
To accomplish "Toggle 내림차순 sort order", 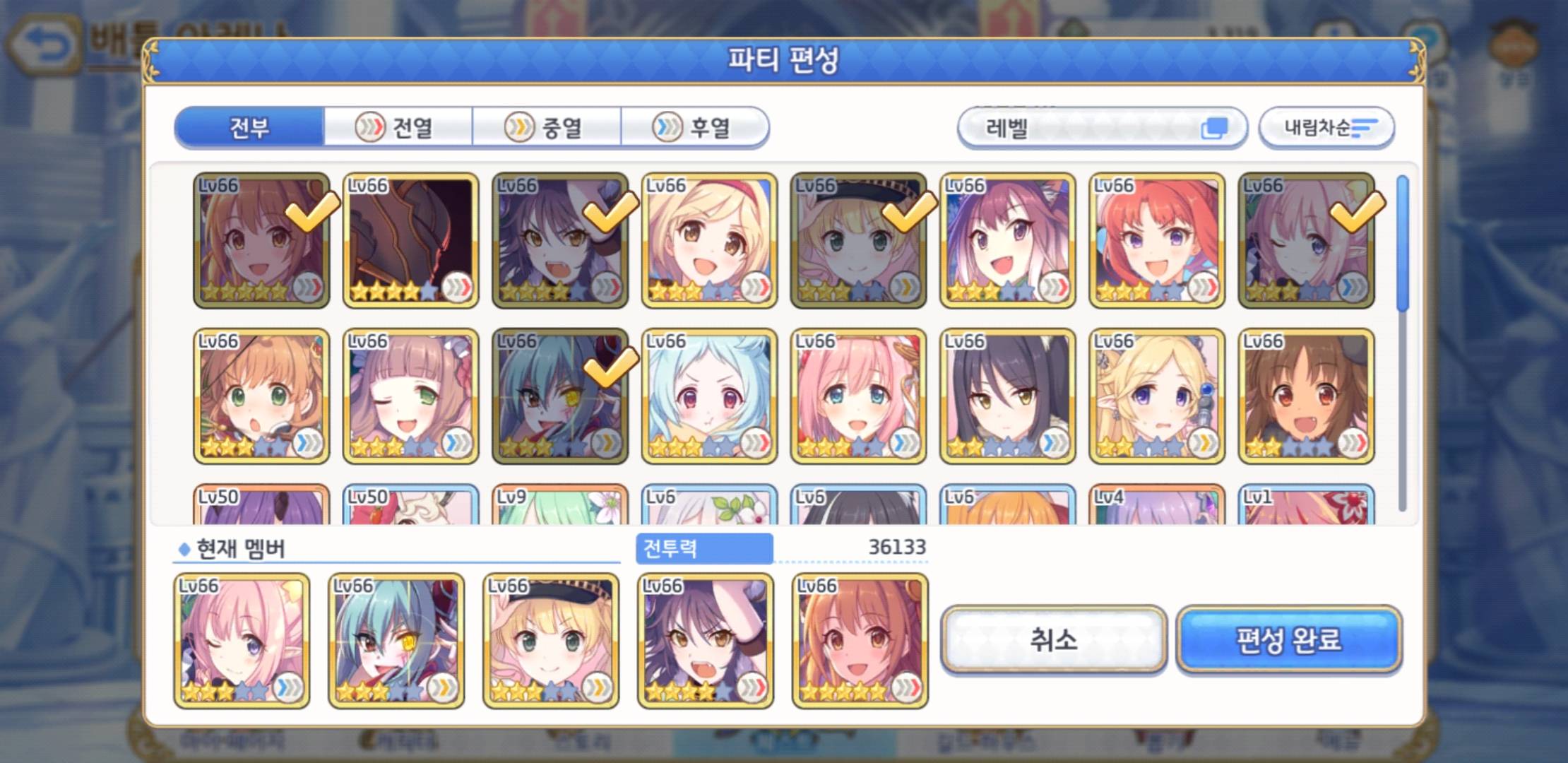I will pyautogui.click(x=1326, y=128).
